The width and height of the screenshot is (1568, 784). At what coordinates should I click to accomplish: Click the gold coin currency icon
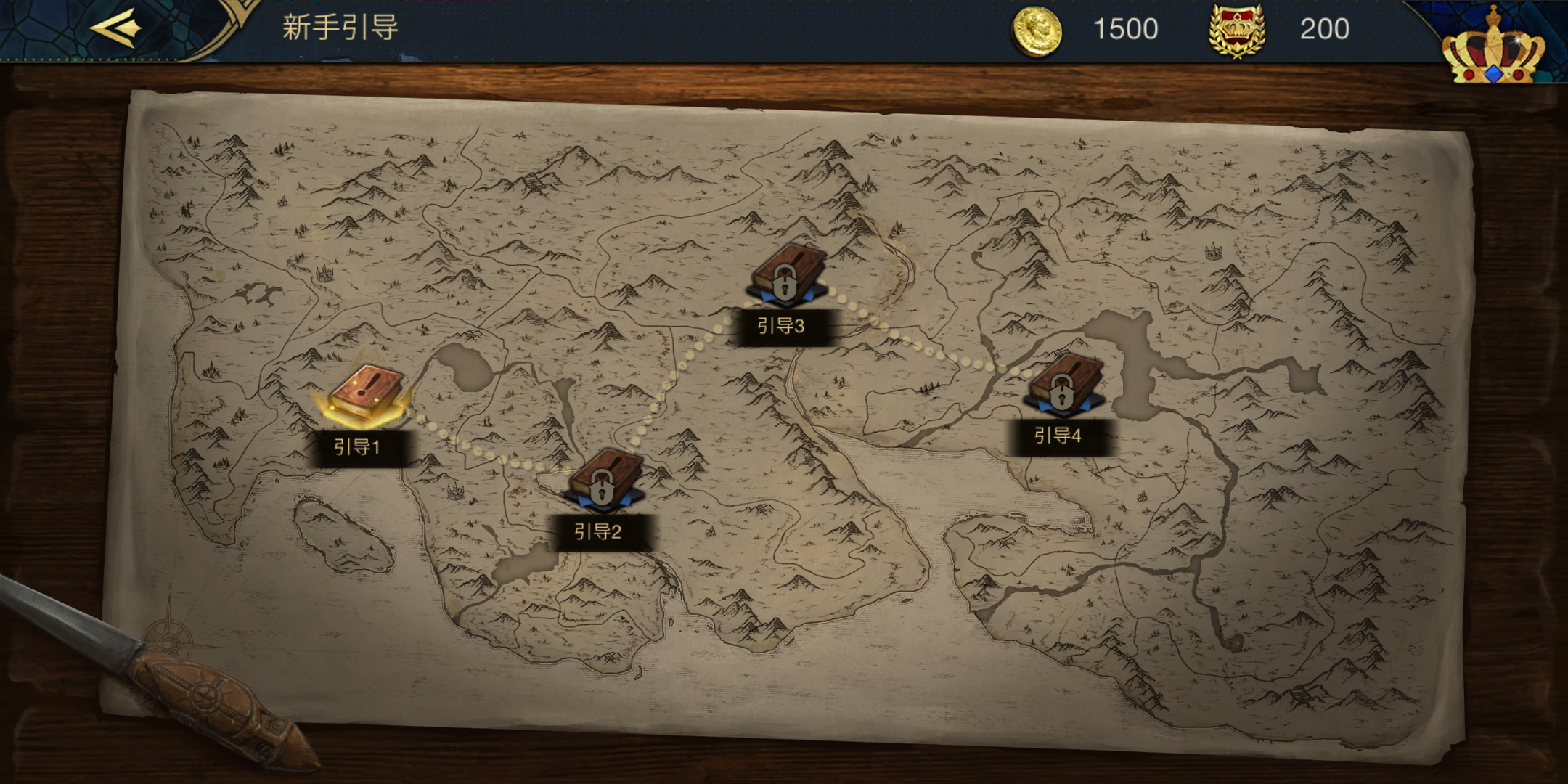click(x=1036, y=30)
